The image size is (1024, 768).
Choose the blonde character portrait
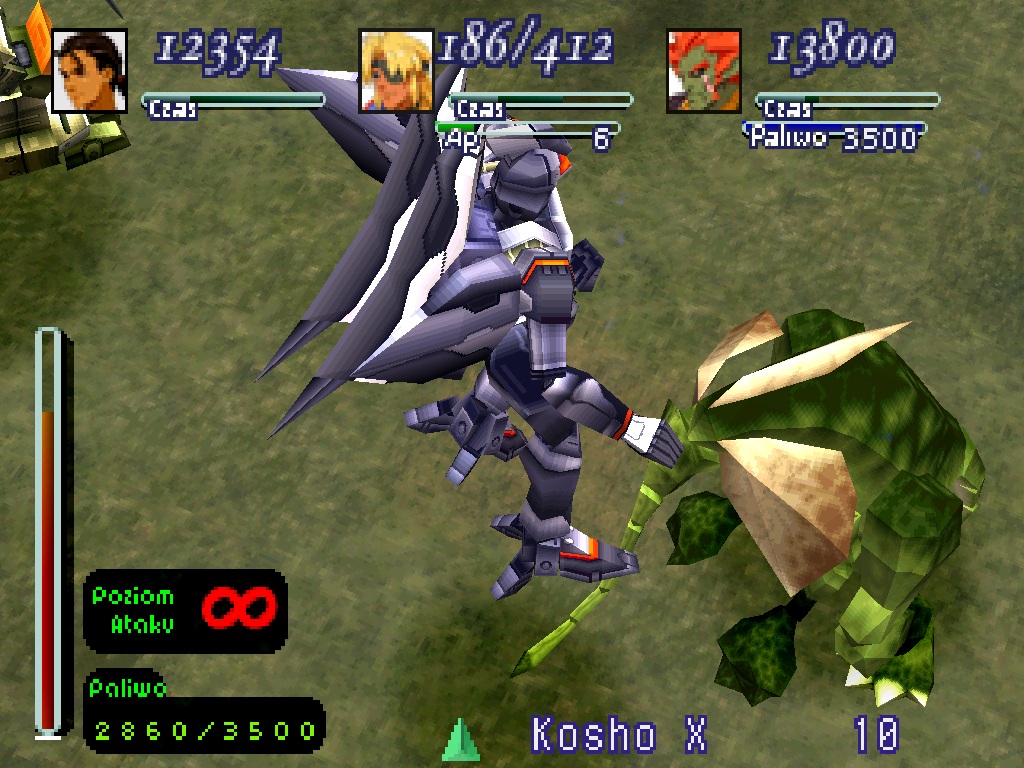(x=396, y=71)
